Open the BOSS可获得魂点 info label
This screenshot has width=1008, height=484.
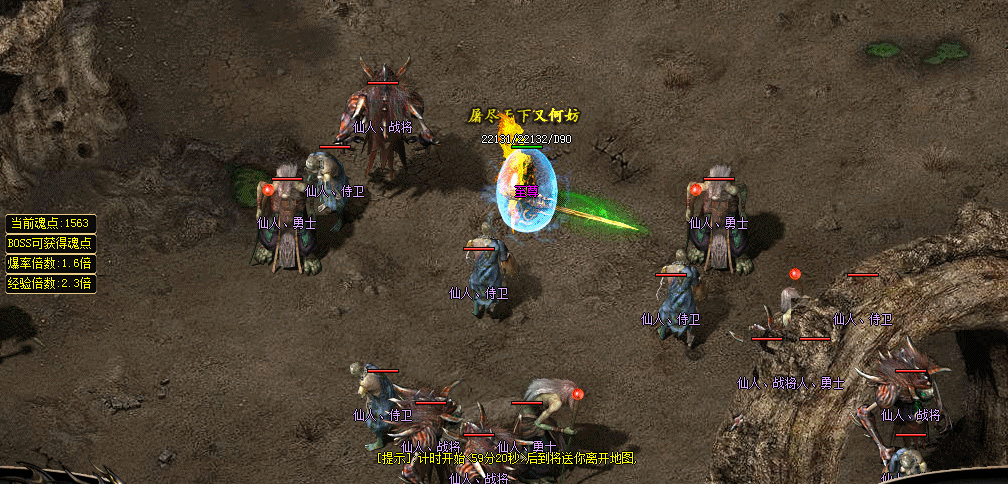50,243
